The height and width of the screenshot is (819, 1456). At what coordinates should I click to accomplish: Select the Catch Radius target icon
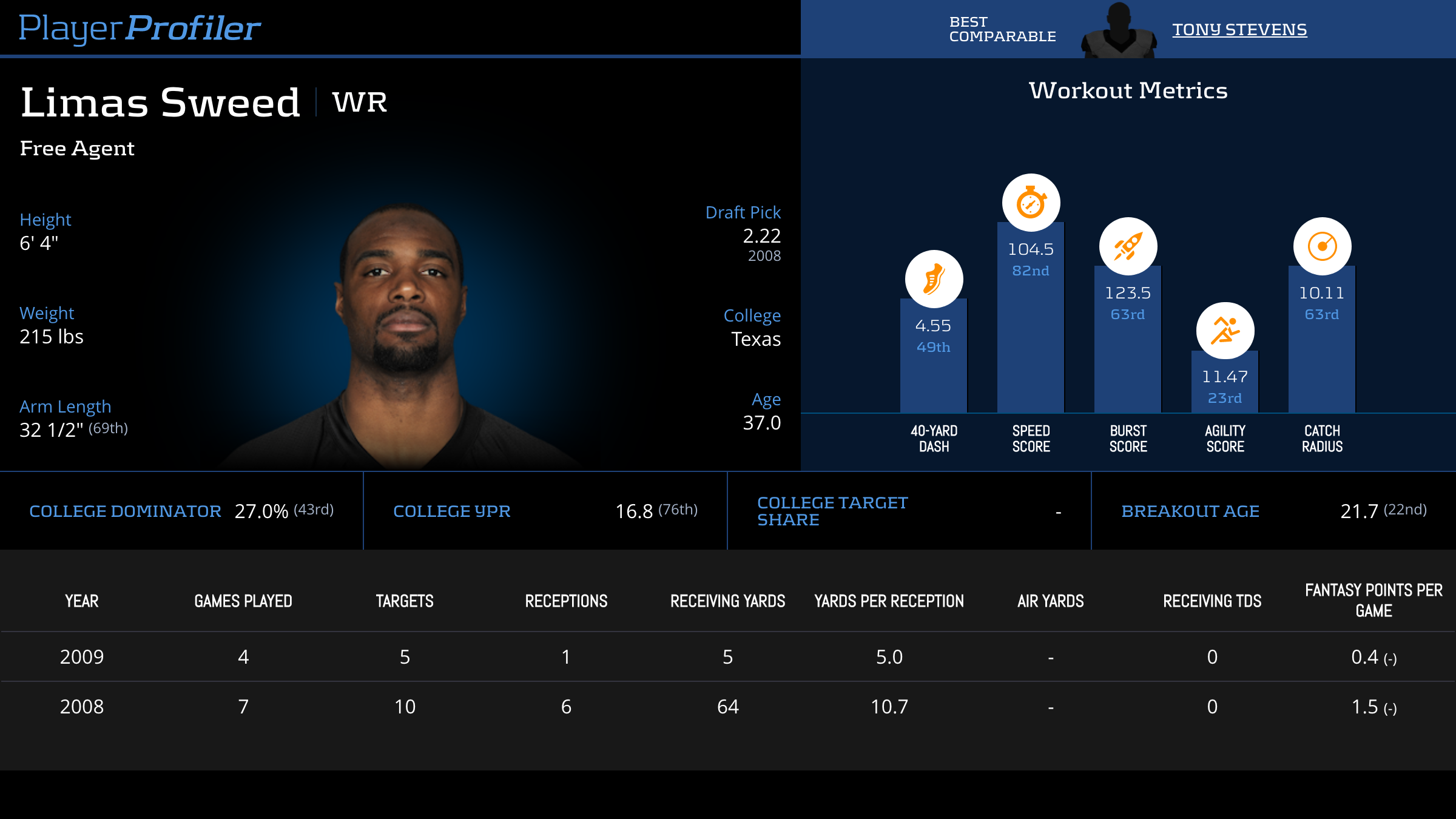tap(1322, 246)
